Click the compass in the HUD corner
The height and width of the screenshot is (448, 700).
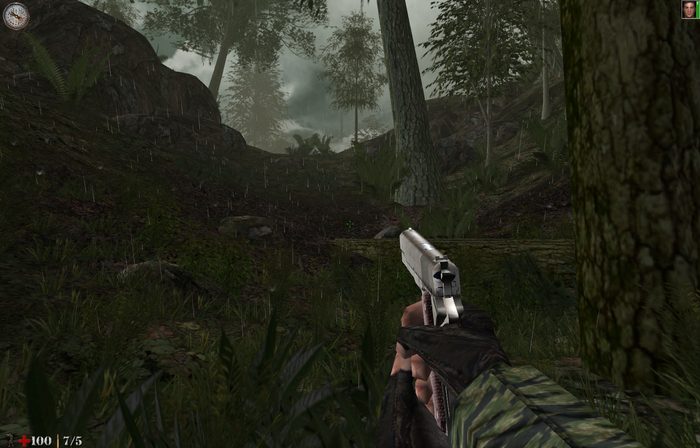click(15, 15)
